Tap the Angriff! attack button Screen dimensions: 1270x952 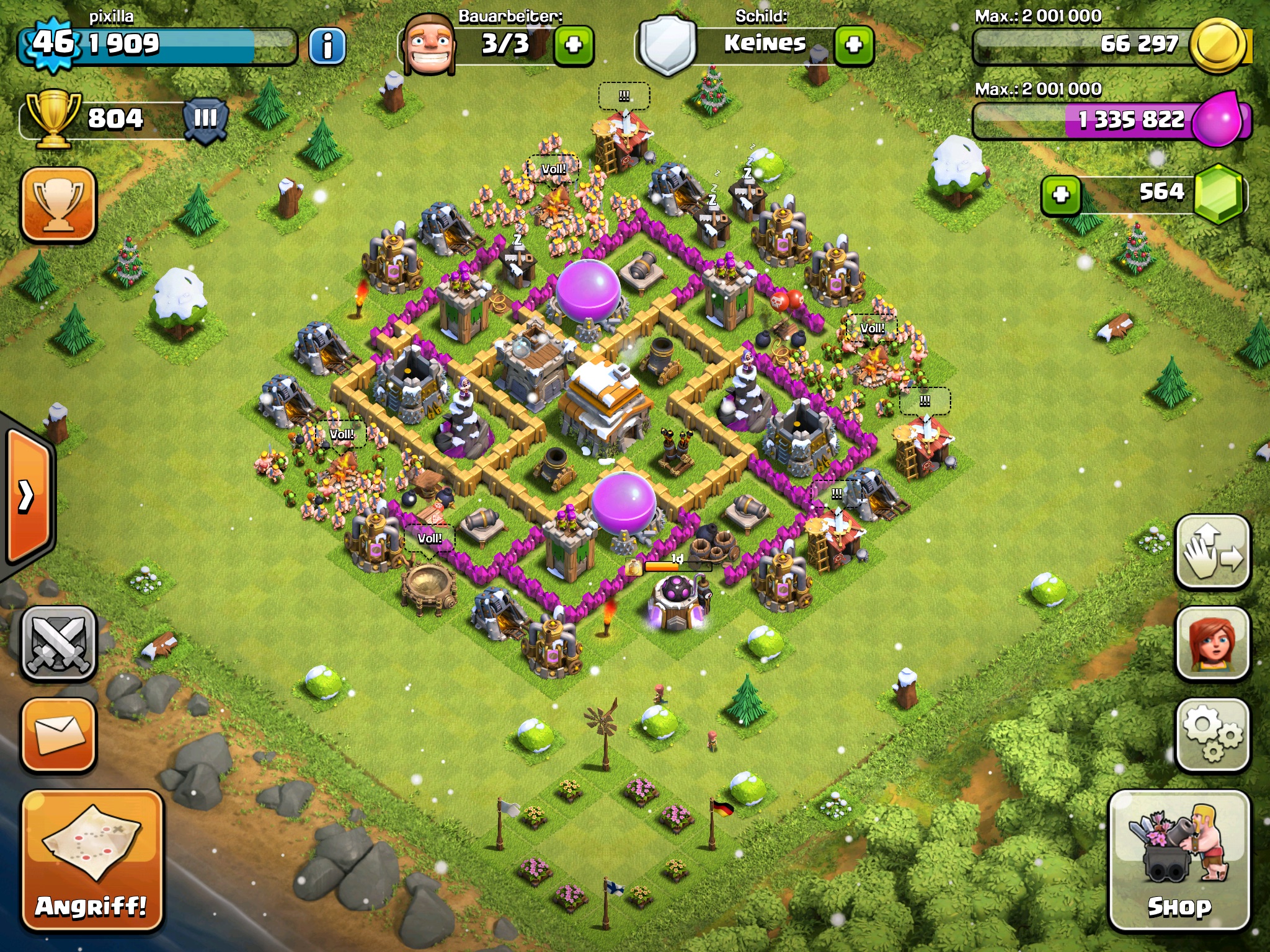[92, 860]
